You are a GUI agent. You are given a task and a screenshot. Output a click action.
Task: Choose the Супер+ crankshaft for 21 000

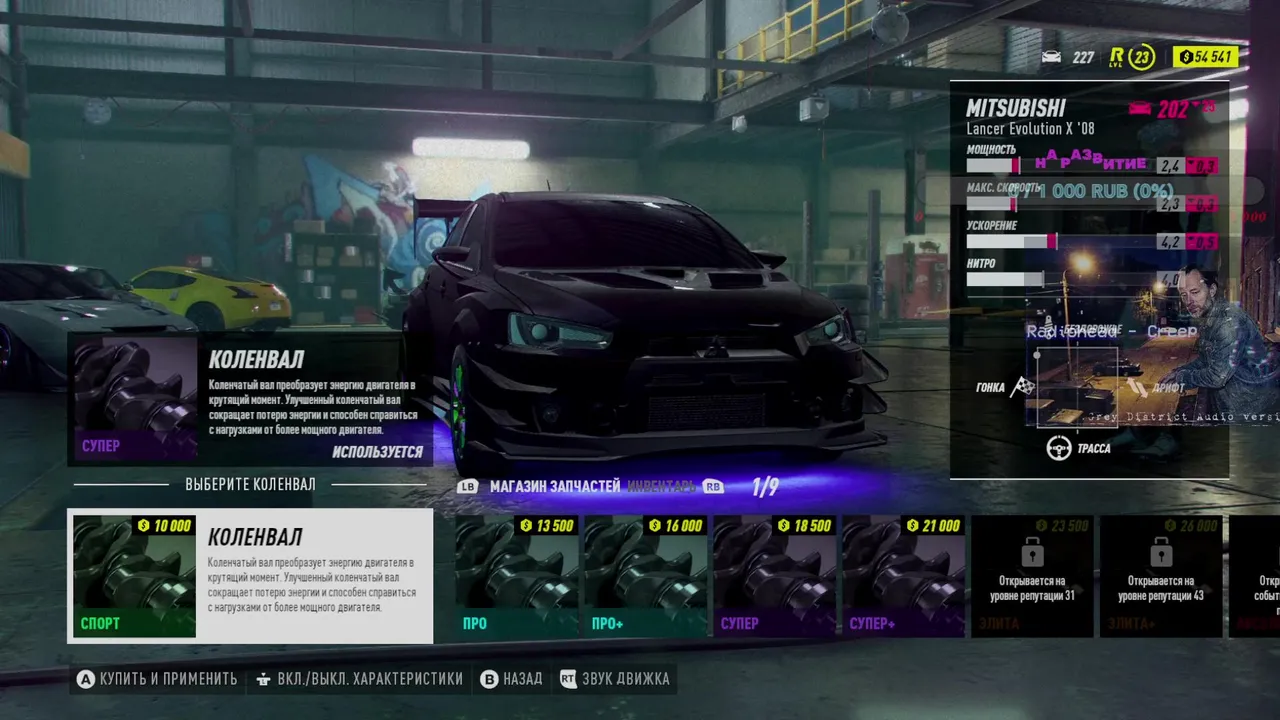click(903, 576)
